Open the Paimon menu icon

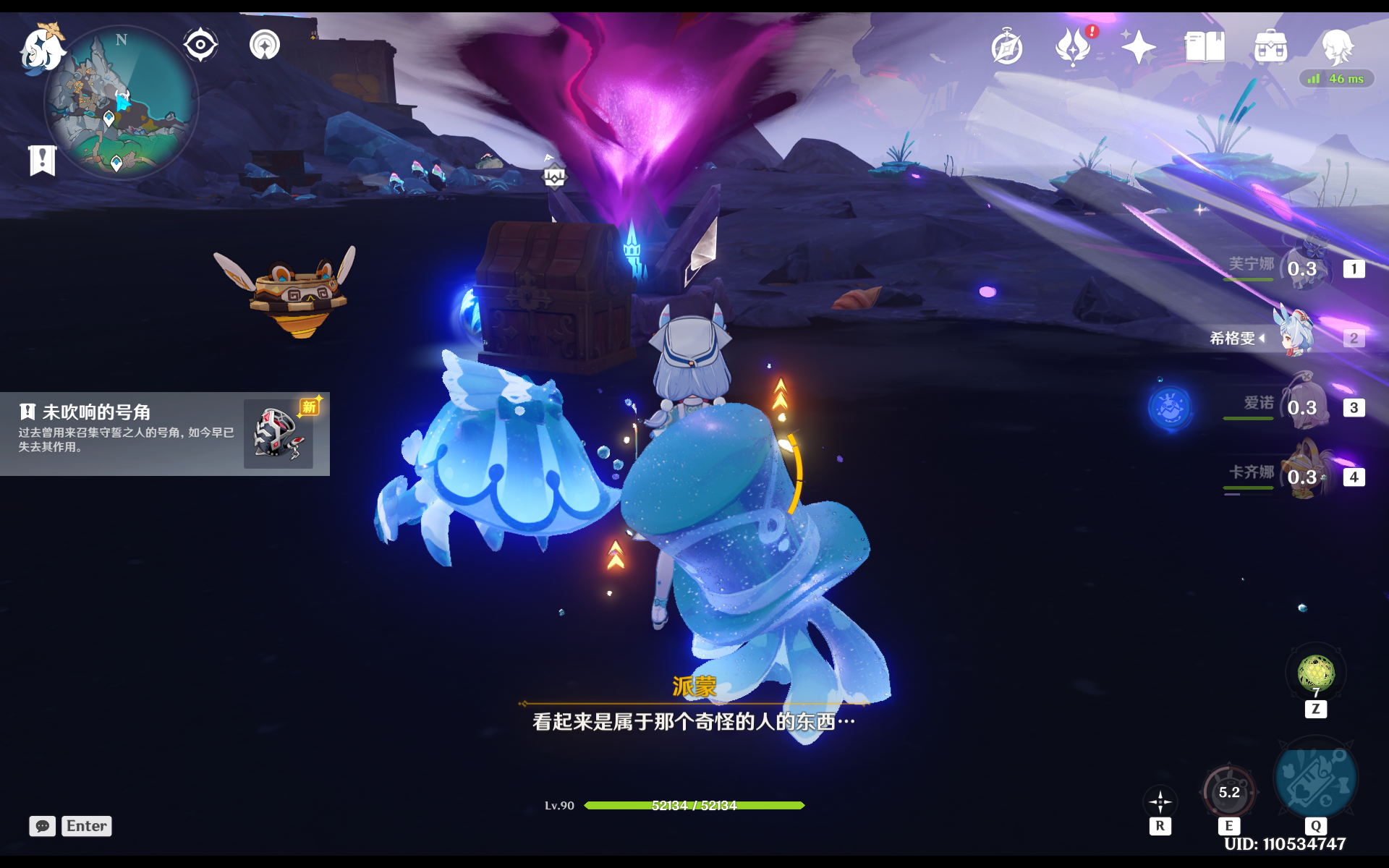[x=42, y=49]
